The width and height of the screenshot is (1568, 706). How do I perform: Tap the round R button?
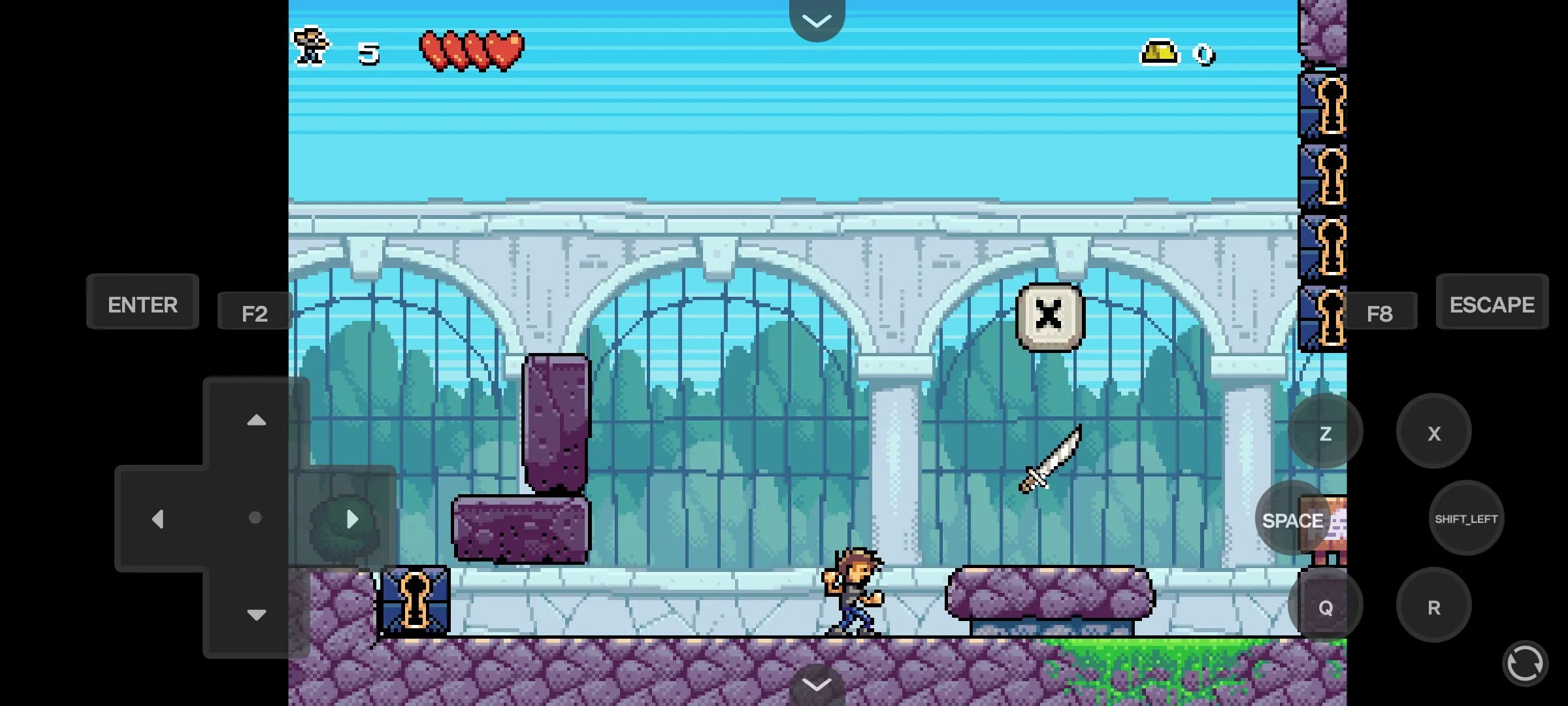(x=1433, y=606)
